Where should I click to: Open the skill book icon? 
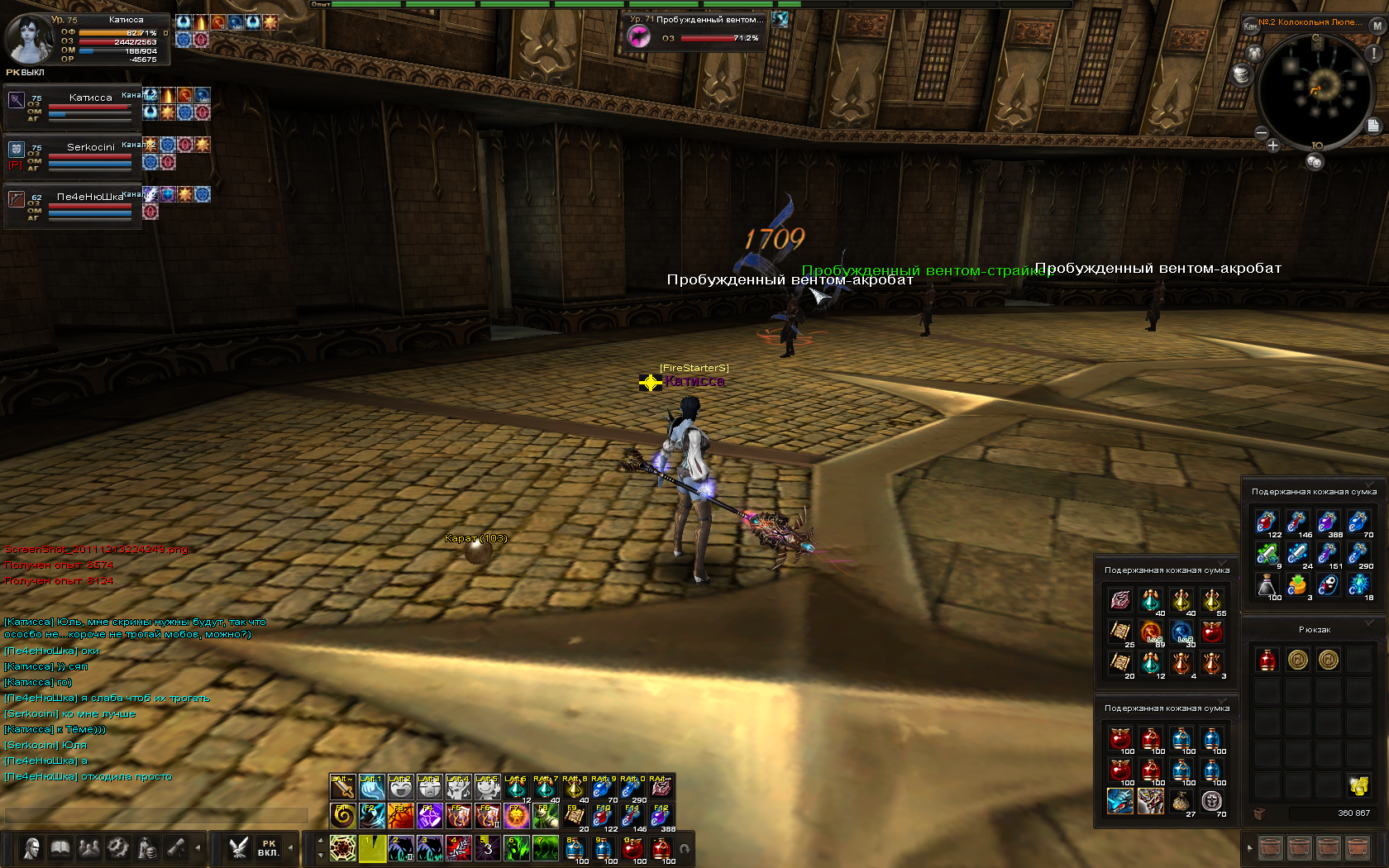(60, 848)
